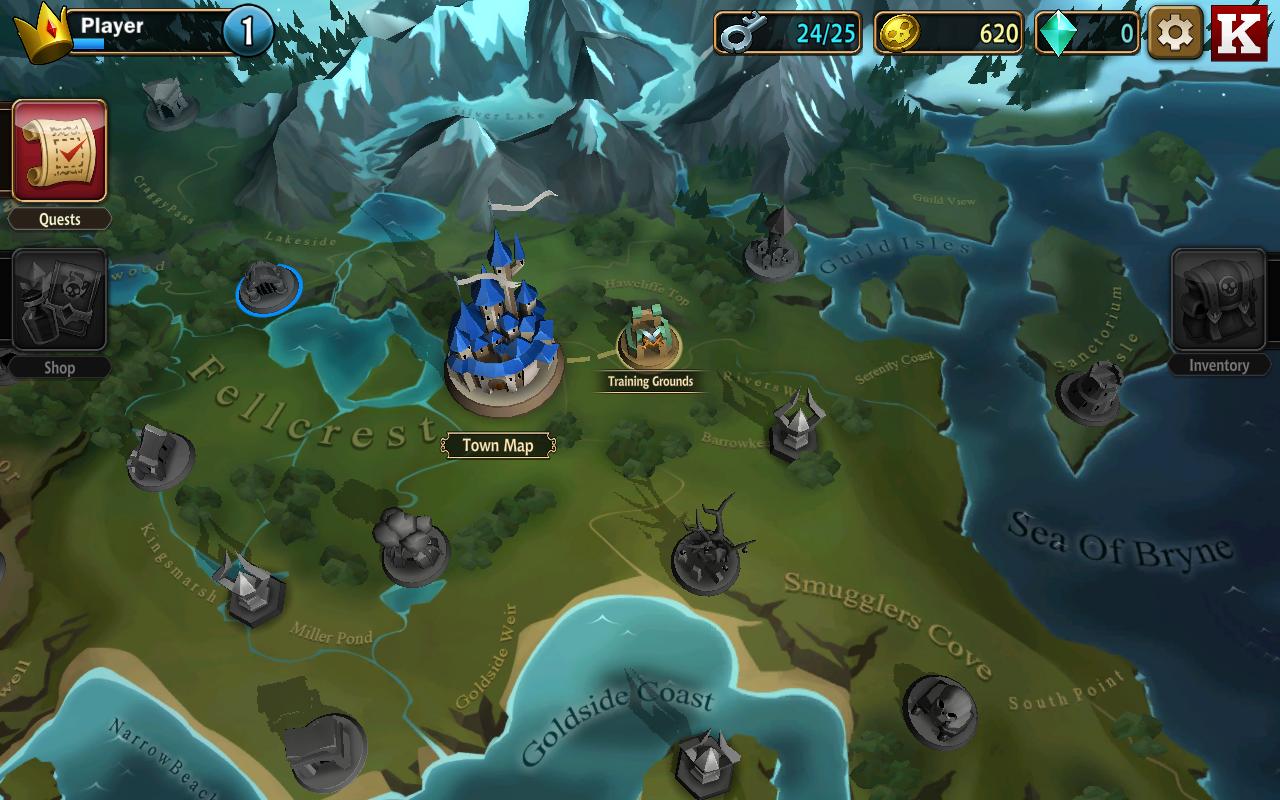Click the red K logo button
Screen dimensions: 1280x800
tap(1239, 33)
